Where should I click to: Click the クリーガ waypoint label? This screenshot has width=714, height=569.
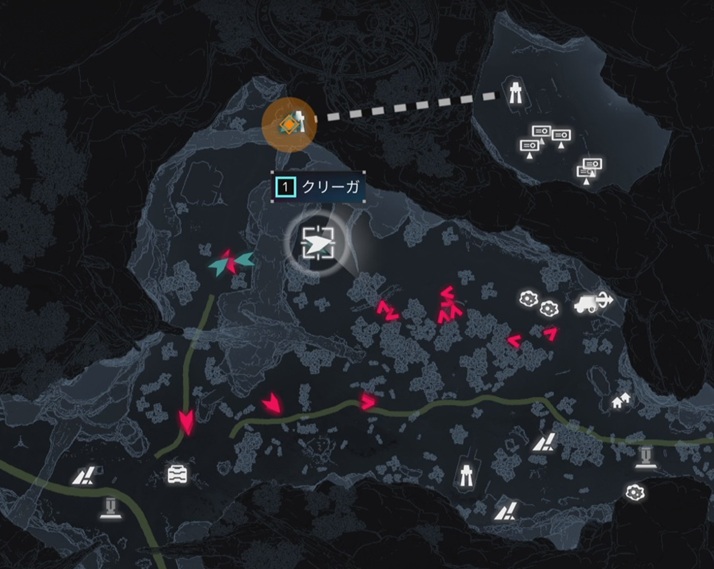(320, 186)
